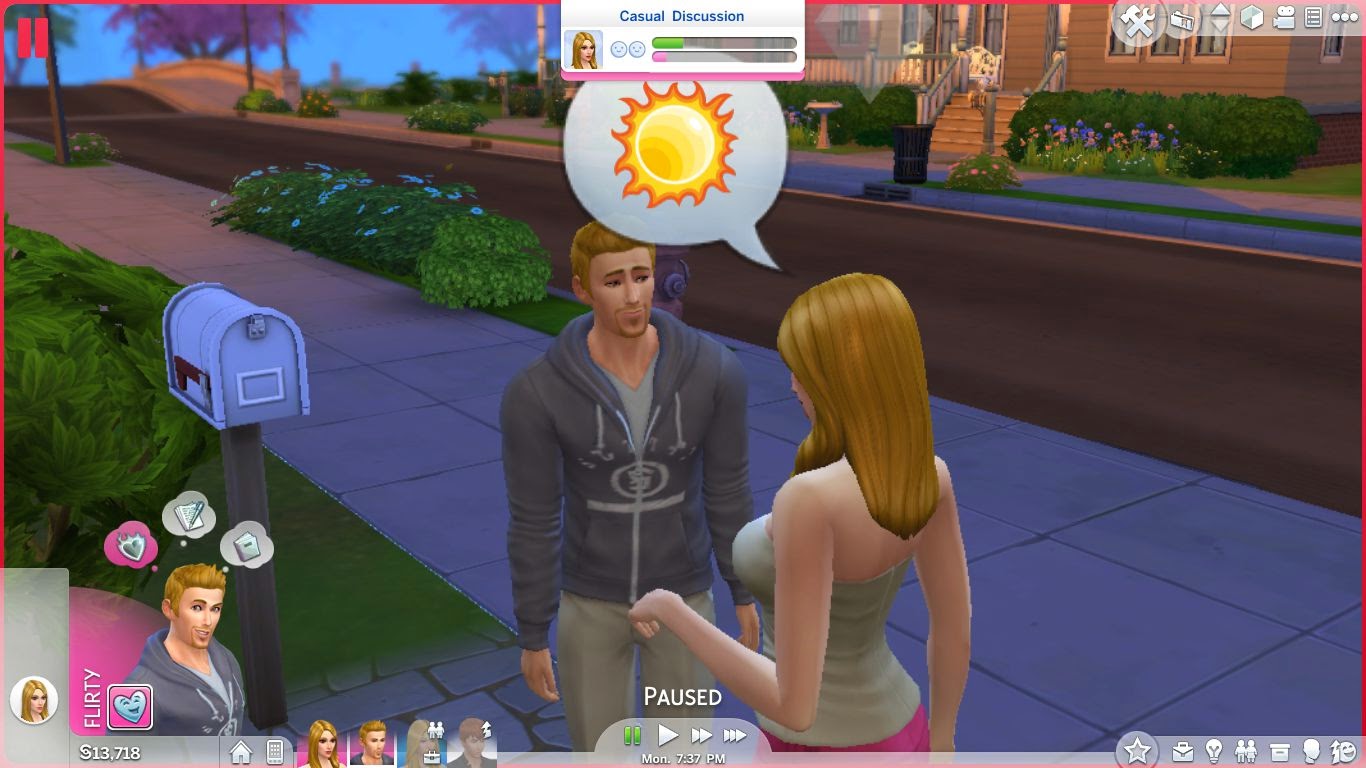Image resolution: width=1366 pixels, height=768 pixels.
Task: Enter Build Mode with hammer and wrench icon
Action: (1136, 18)
